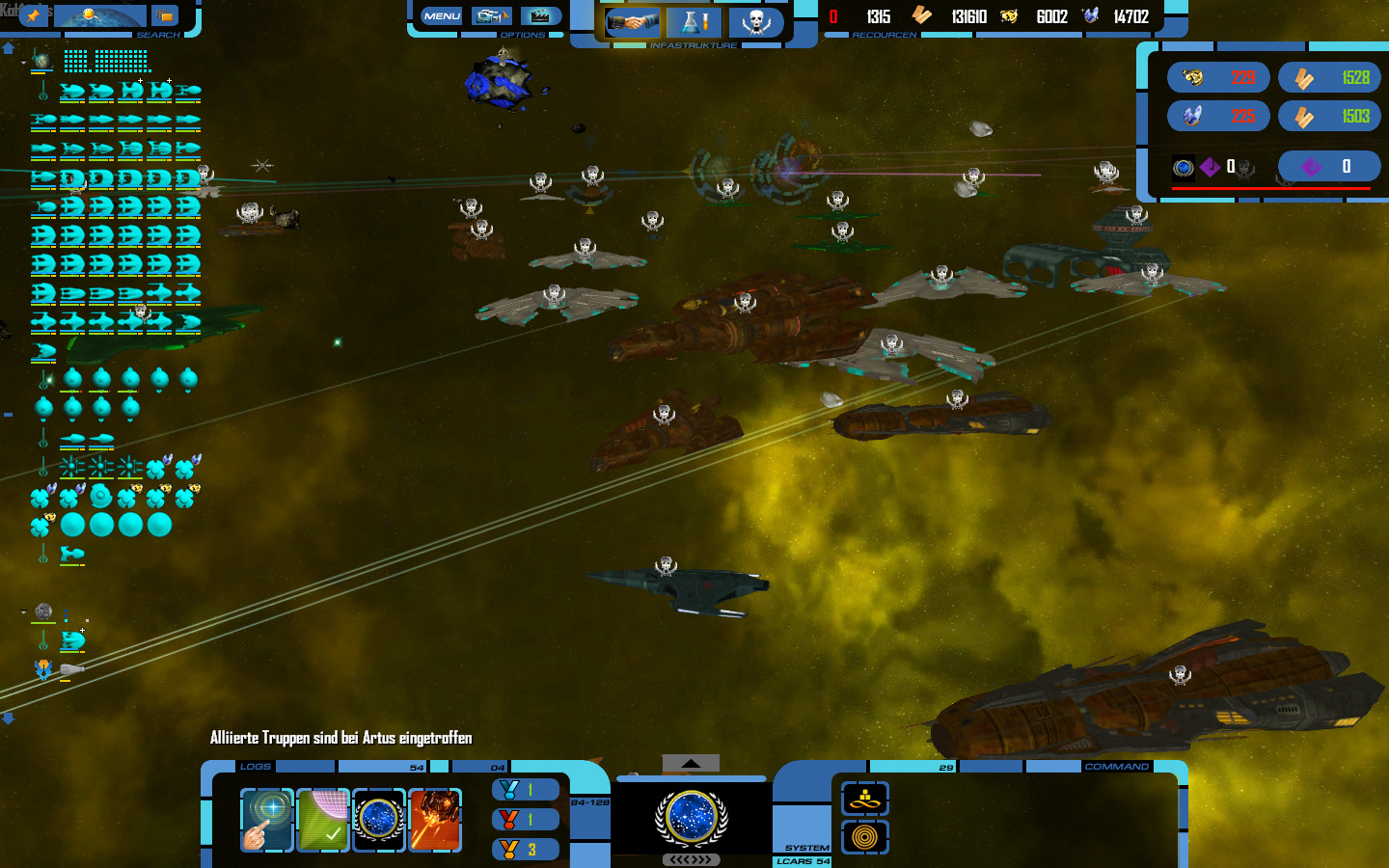
Task: Select the skull and crossbones pirate icon
Action: tap(755, 22)
